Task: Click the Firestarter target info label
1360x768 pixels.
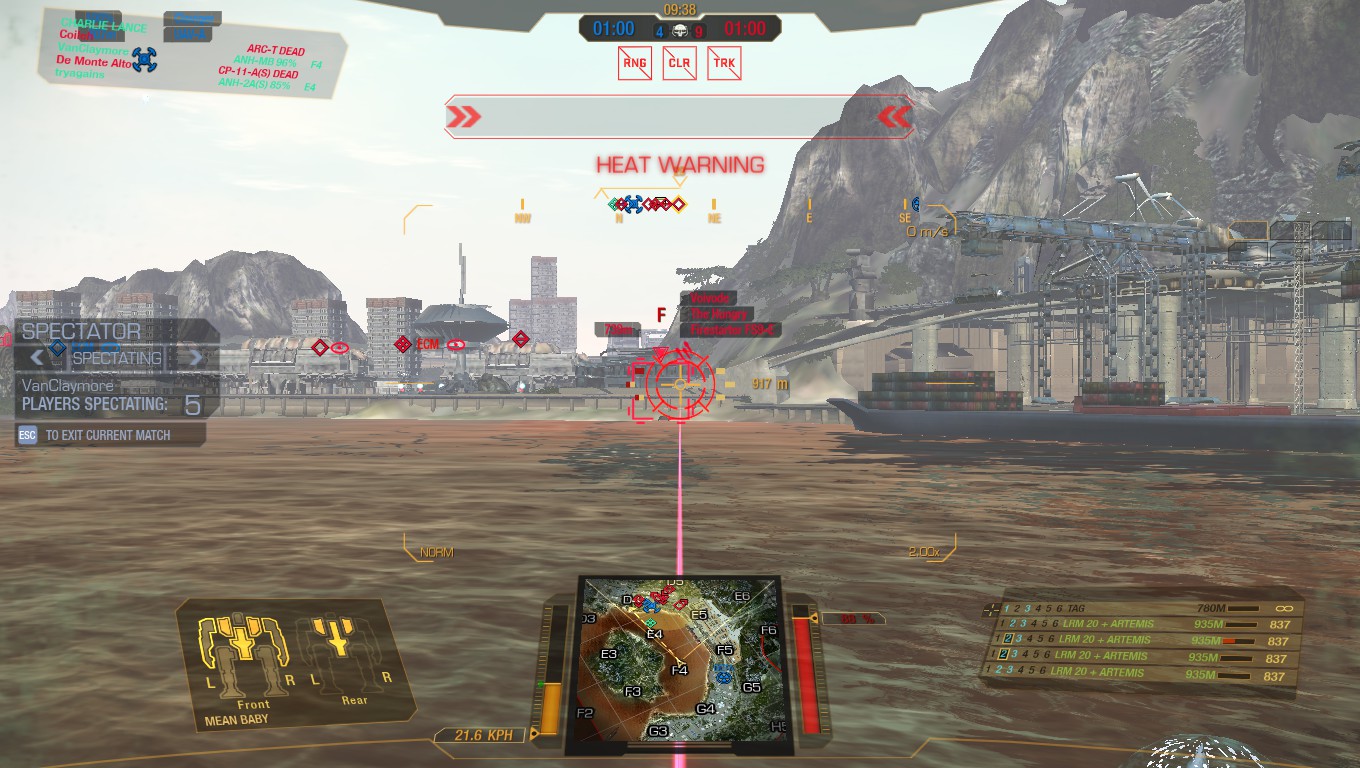Action: point(730,330)
